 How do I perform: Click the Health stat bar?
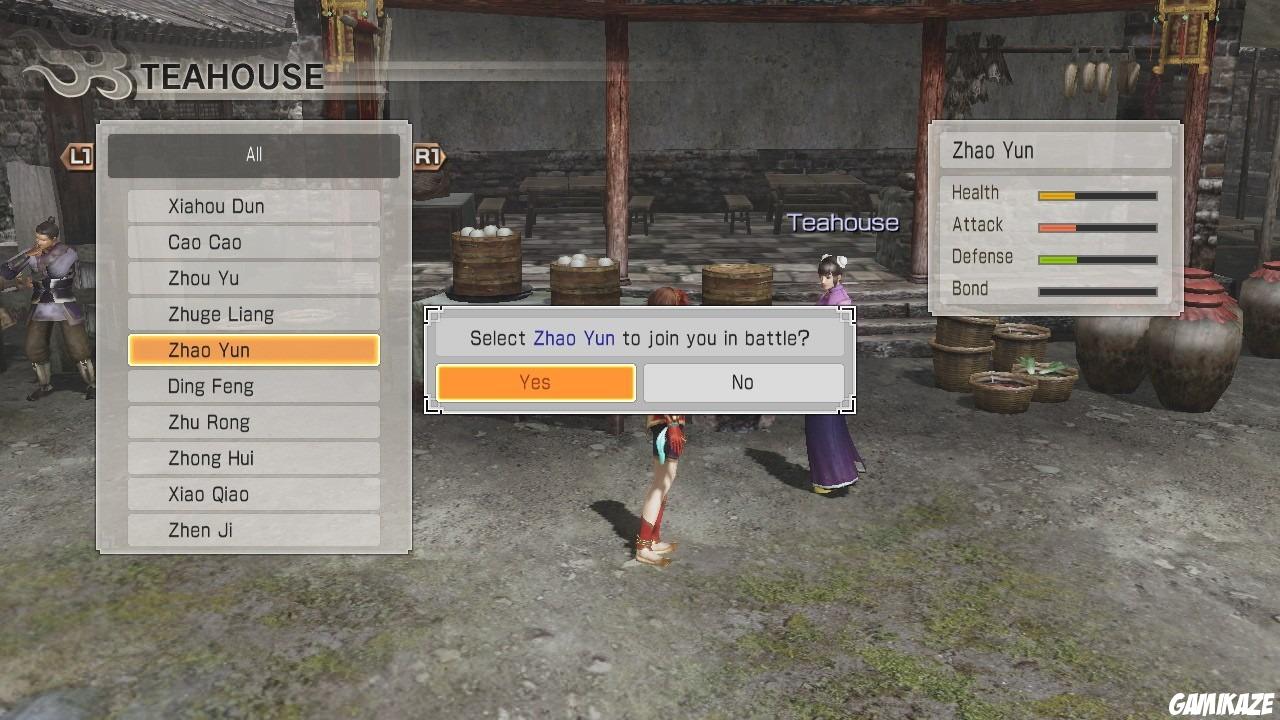point(1097,195)
